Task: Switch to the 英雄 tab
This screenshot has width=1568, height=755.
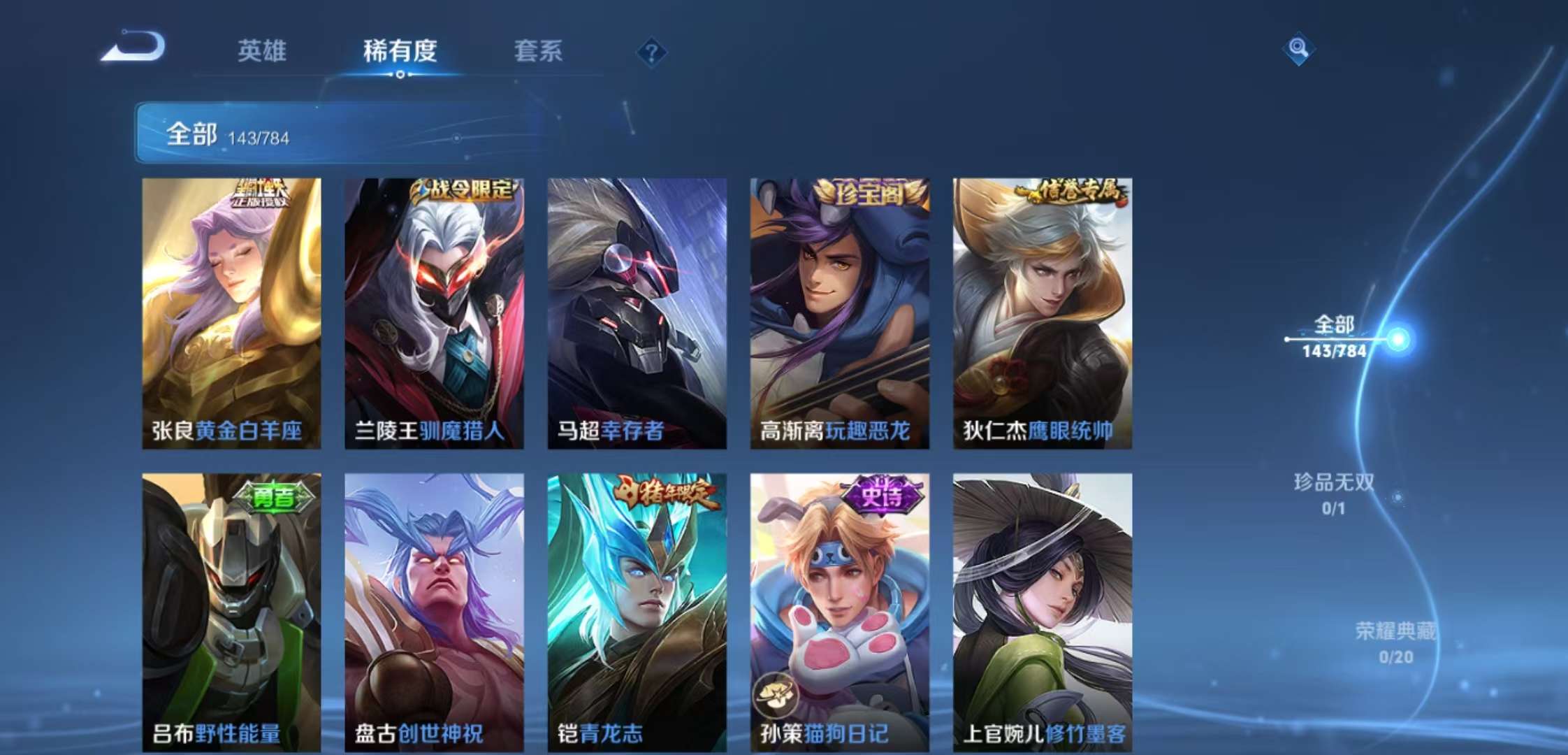Action: point(263,52)
